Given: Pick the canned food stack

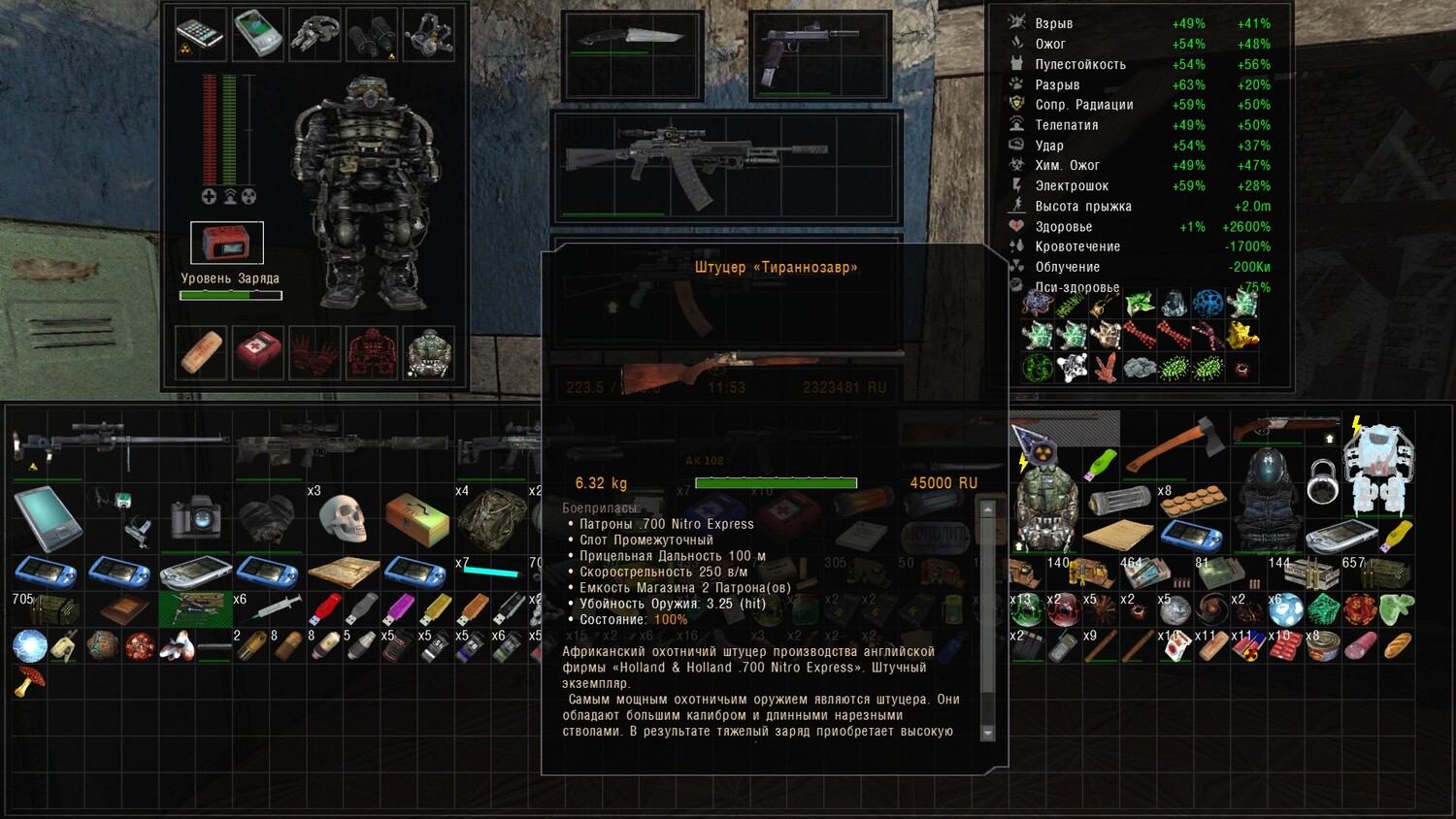Looking at the screenshot, I should (1324, 646).
